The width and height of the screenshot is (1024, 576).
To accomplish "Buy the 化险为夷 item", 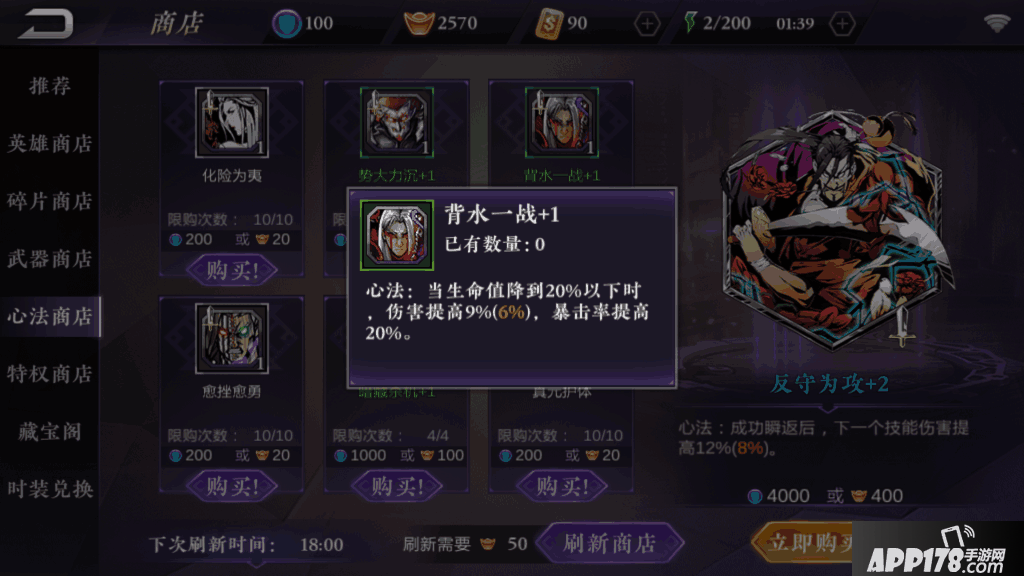I will coord(231,270).
